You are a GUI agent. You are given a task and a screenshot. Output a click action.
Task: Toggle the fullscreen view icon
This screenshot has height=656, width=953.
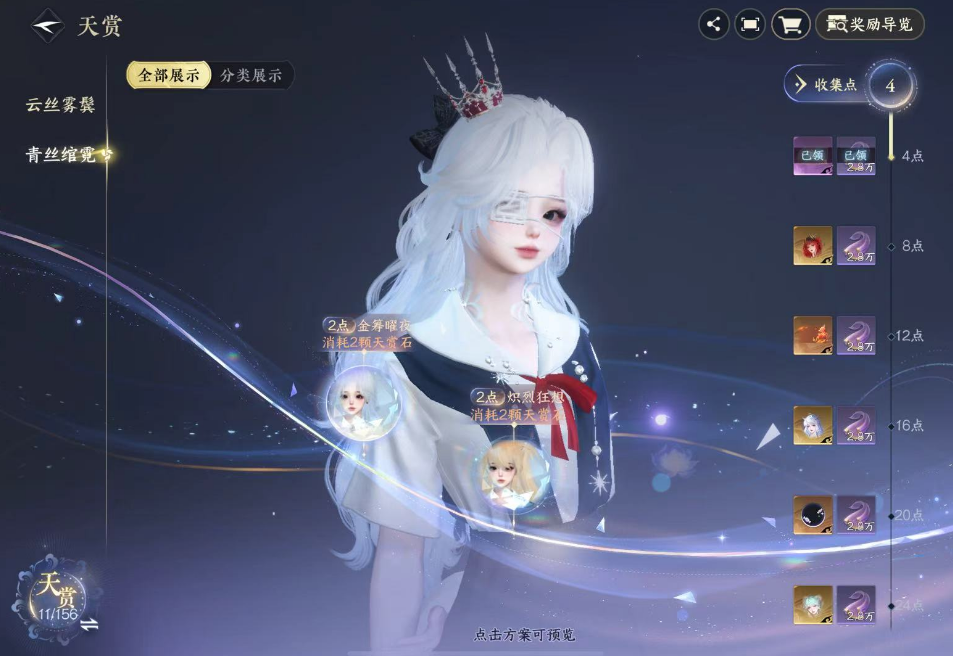click(x=750, y=25)
